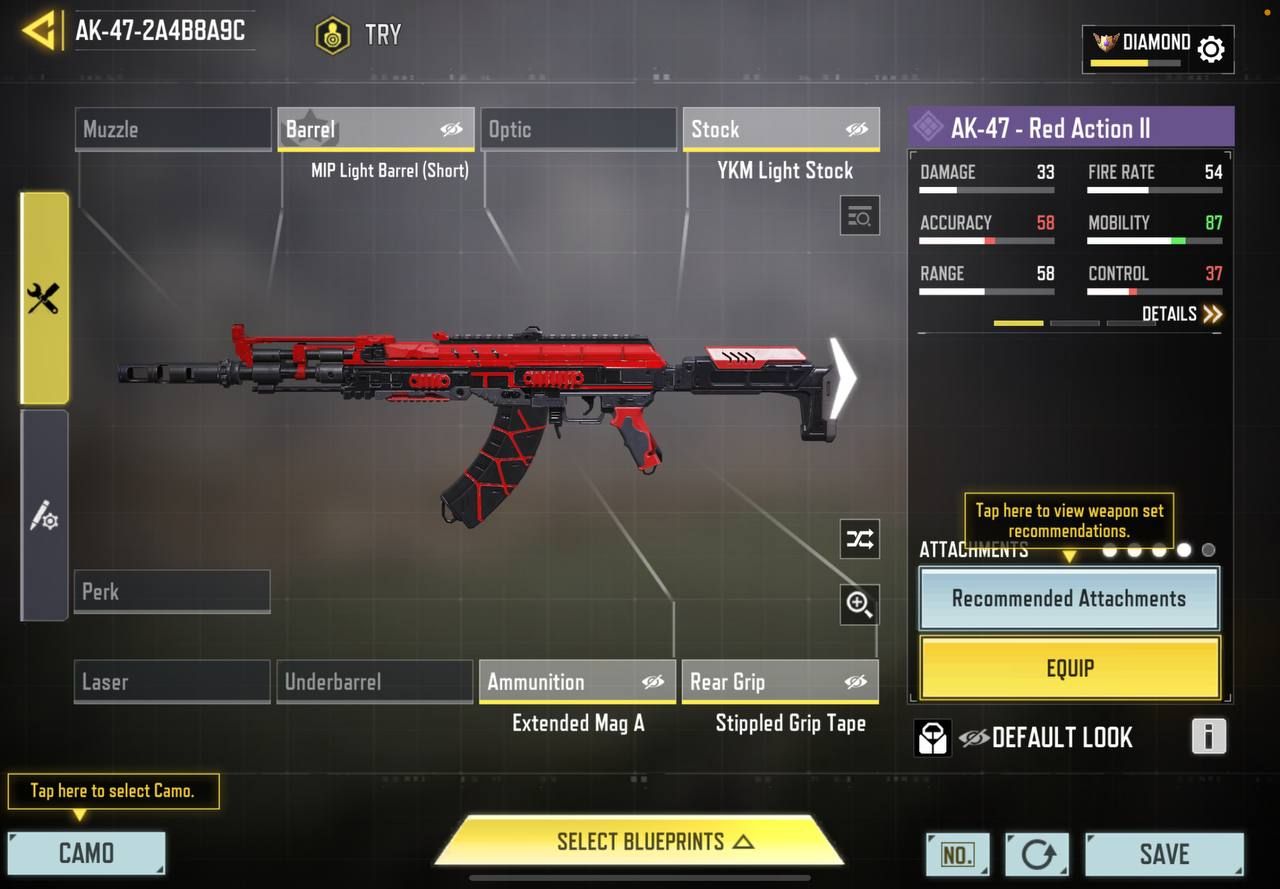Select the Muzzle attachment slot

[x=173, y=129]
